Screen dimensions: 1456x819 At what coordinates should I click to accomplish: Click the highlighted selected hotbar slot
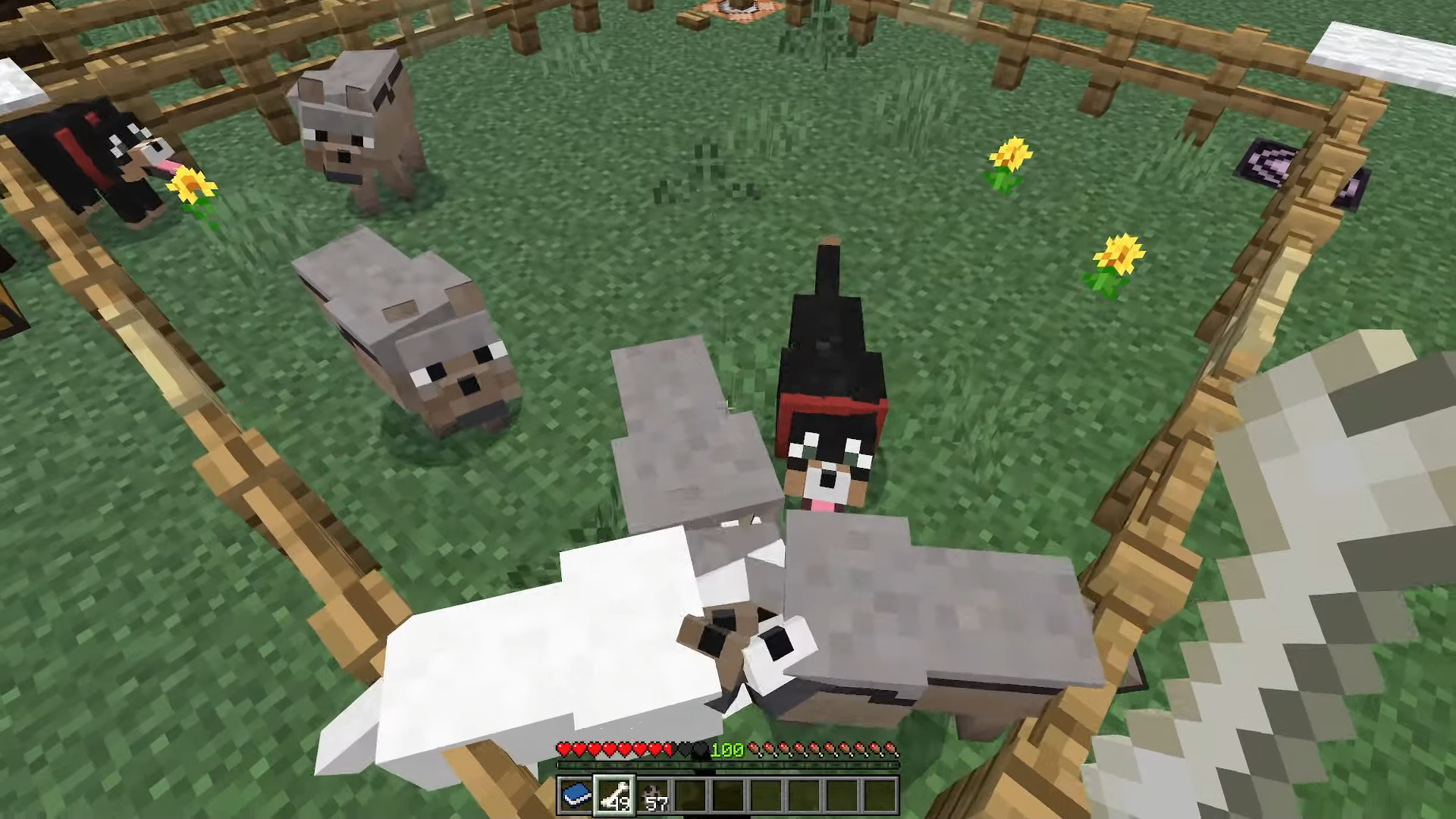point(616,794)
